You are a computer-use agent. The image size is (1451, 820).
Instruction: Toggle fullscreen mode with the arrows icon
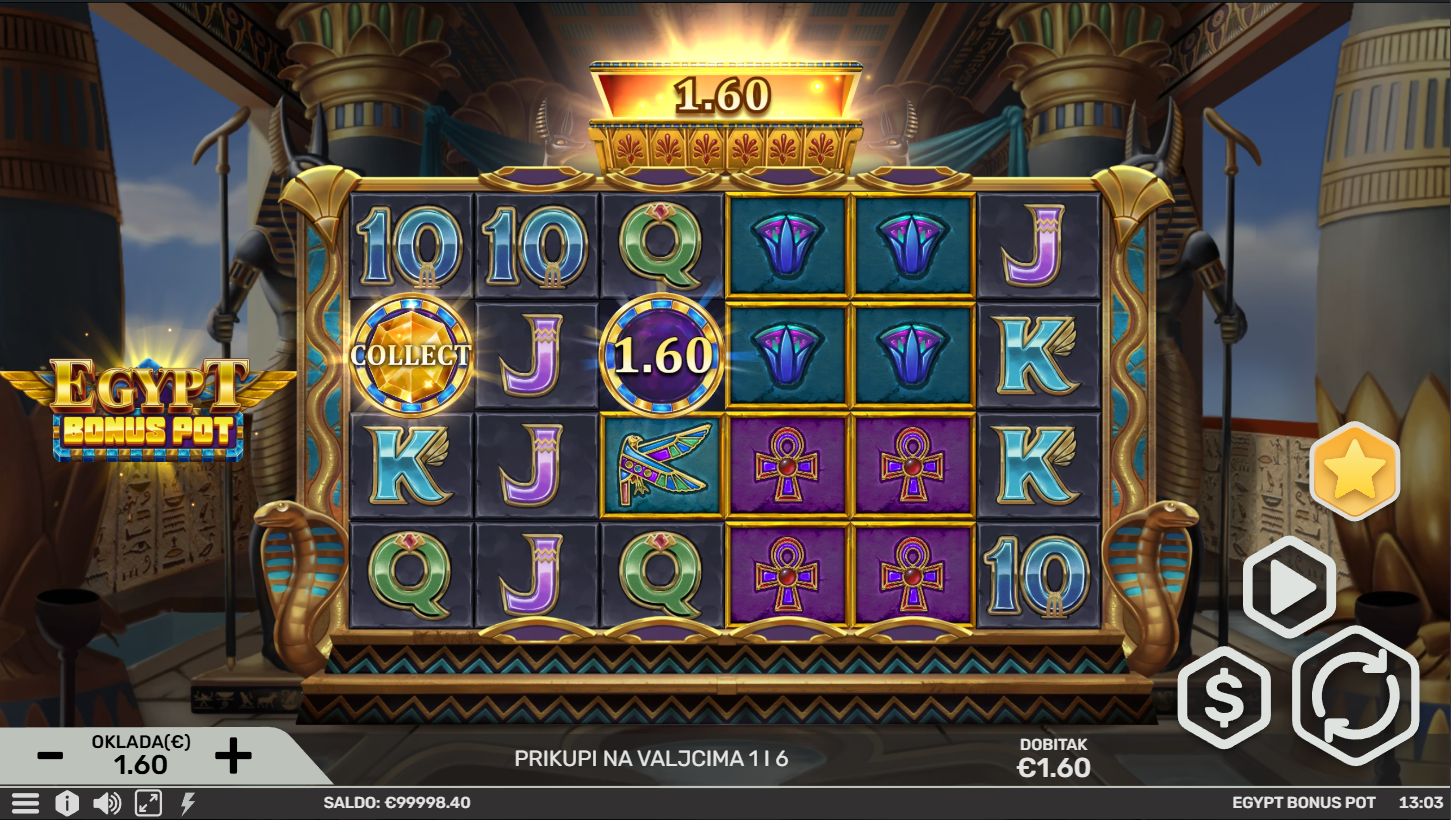pyautogui.click(x=148, y=803)
